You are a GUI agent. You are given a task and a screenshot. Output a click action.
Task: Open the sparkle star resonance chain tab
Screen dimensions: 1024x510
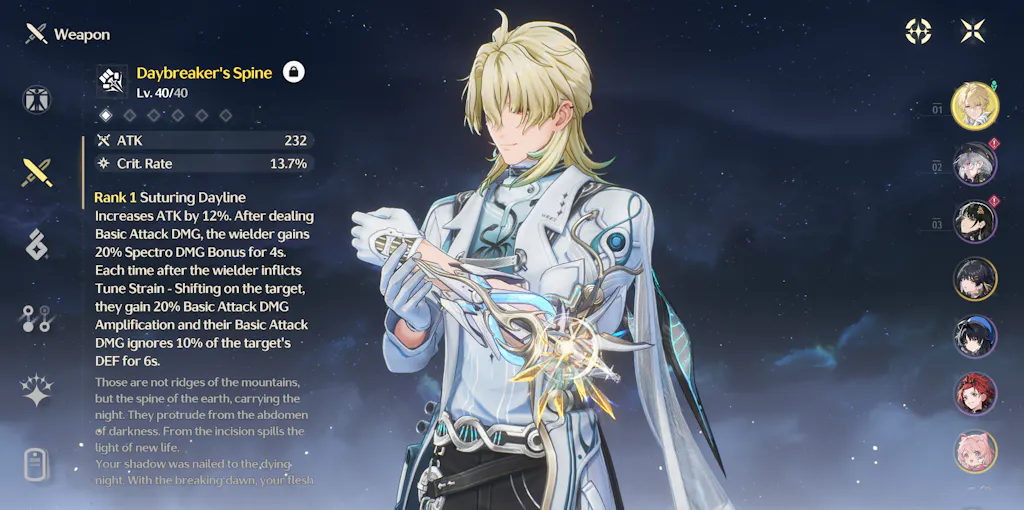click(37, 390)
